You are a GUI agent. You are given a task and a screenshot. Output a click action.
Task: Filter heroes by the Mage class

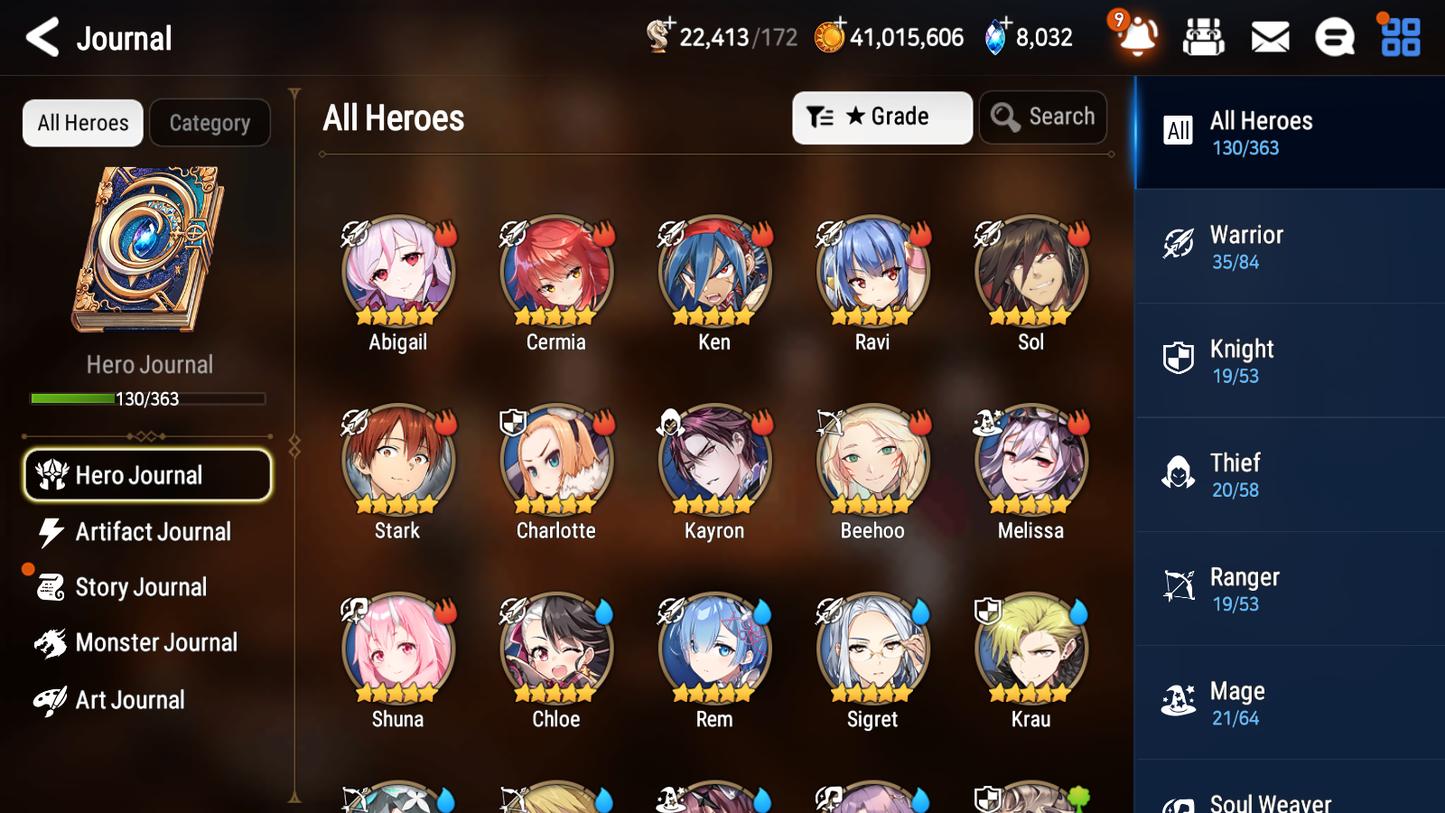(x=1289, y=702)
